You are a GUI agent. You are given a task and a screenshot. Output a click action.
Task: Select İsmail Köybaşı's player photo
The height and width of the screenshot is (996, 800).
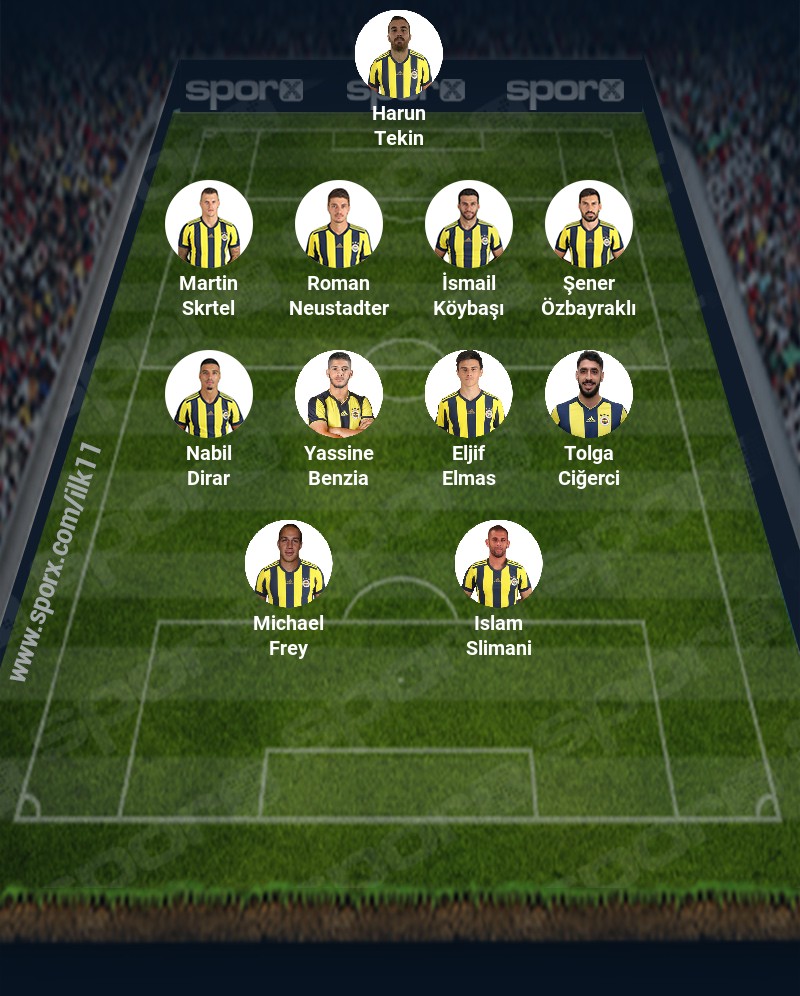[x=469, y=224]
